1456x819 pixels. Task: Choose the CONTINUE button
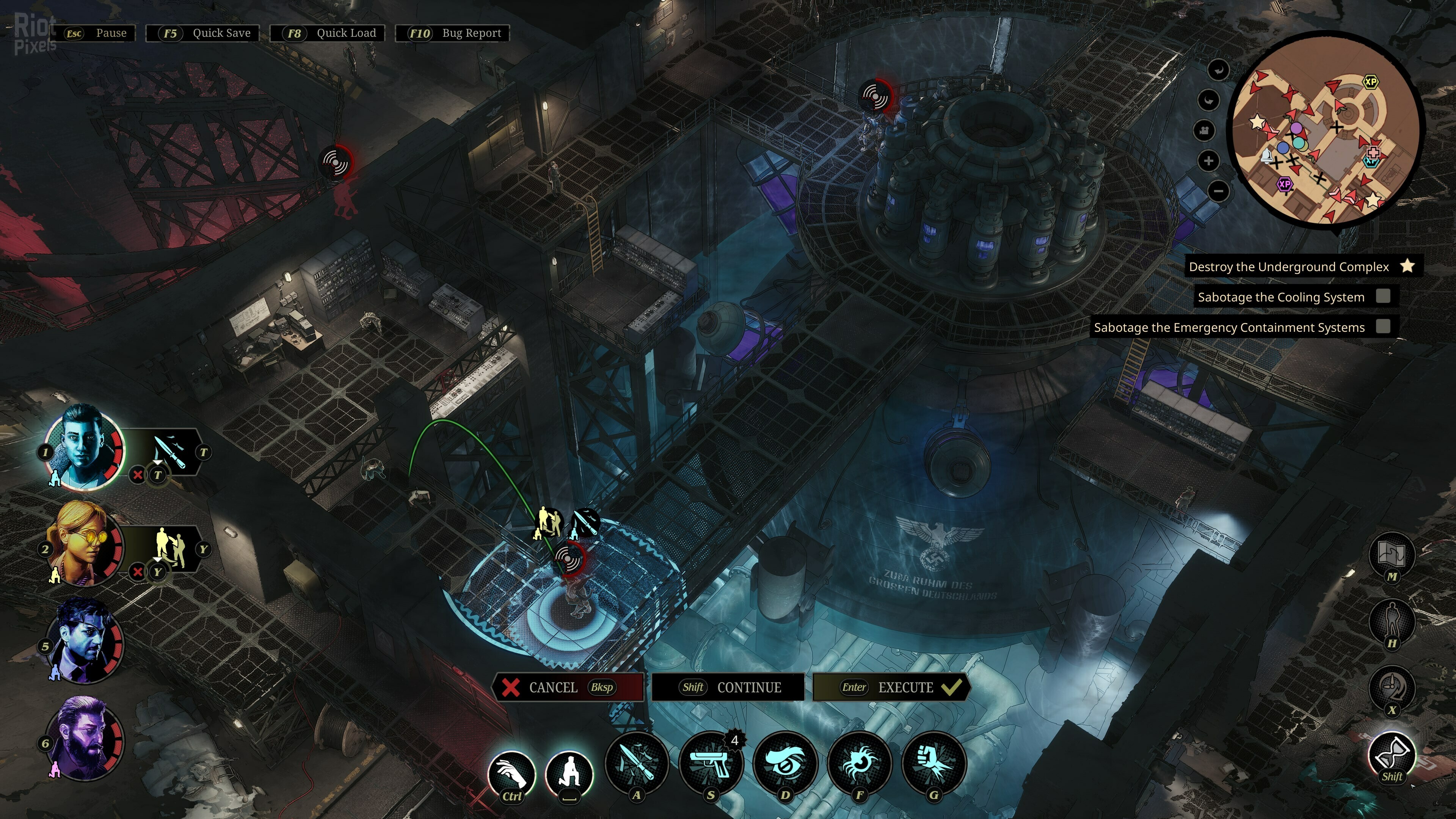click(x=728, y=687)
